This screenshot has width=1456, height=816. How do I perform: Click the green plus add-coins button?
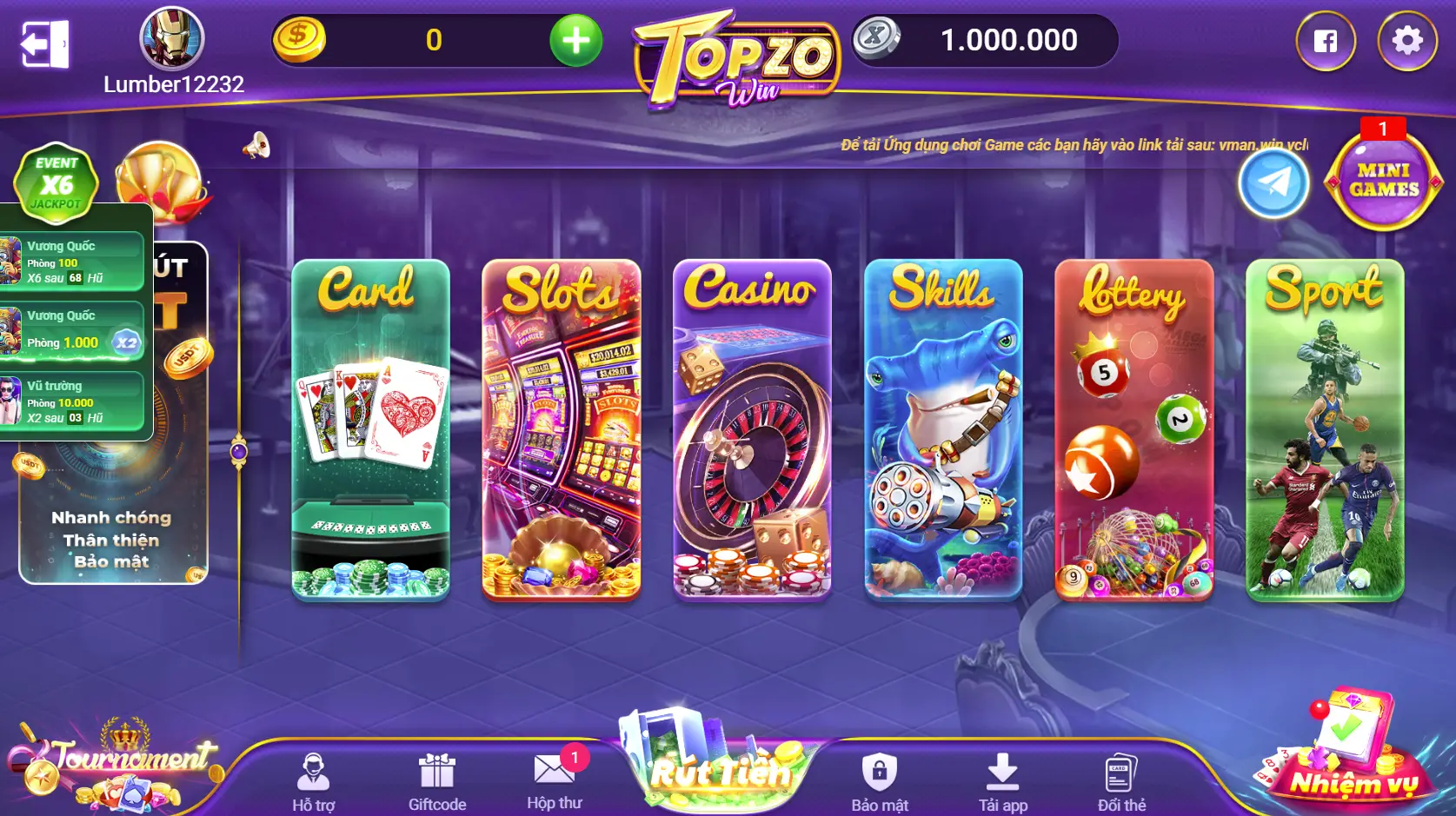pyautogui.click(x=575, y=40)
